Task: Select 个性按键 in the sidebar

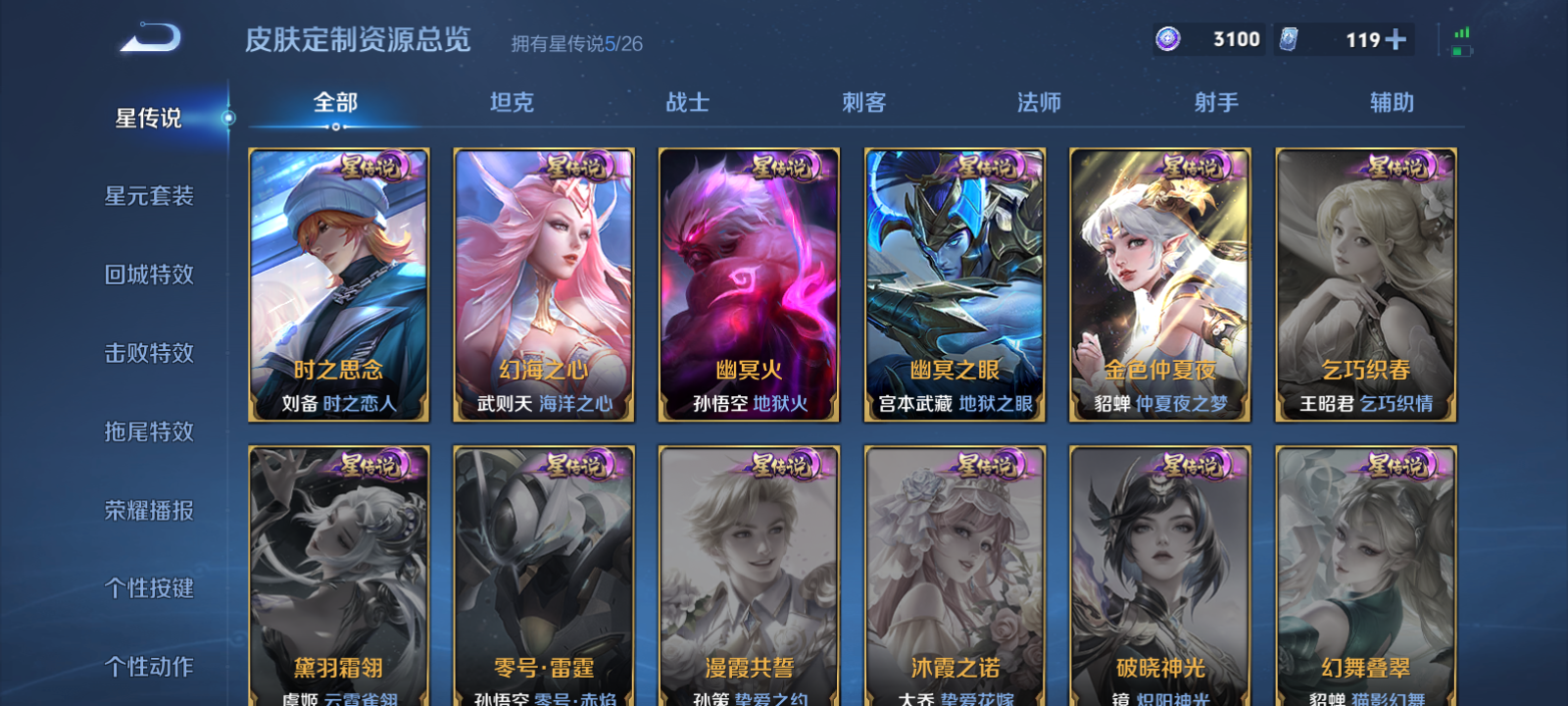Action: pyautogui.click(x=147, y=588)
